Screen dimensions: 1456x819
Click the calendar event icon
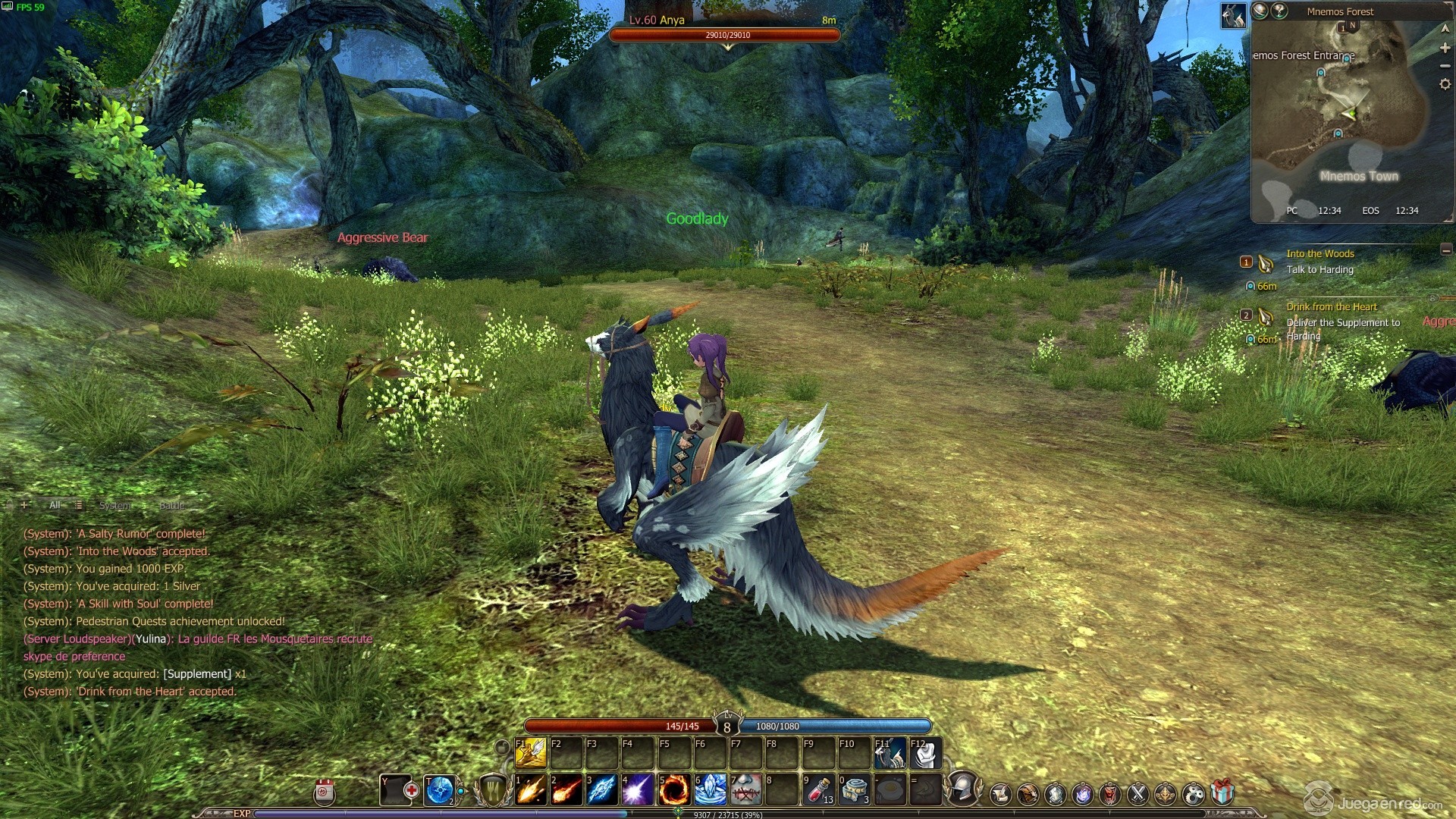tap(324, 792)
